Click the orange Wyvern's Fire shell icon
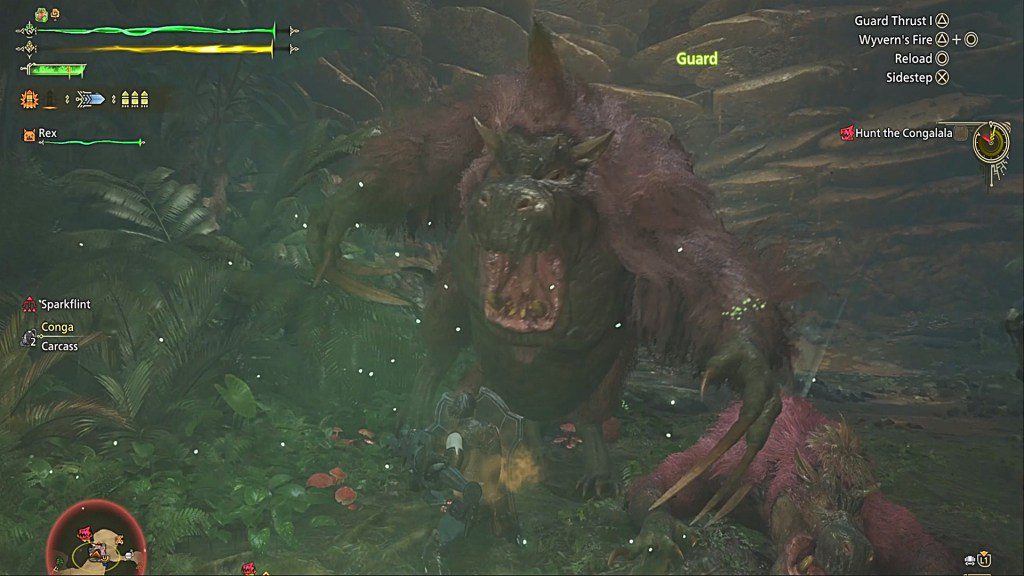The height and width of the screenshot is (576, 1024). coord(30,99)
